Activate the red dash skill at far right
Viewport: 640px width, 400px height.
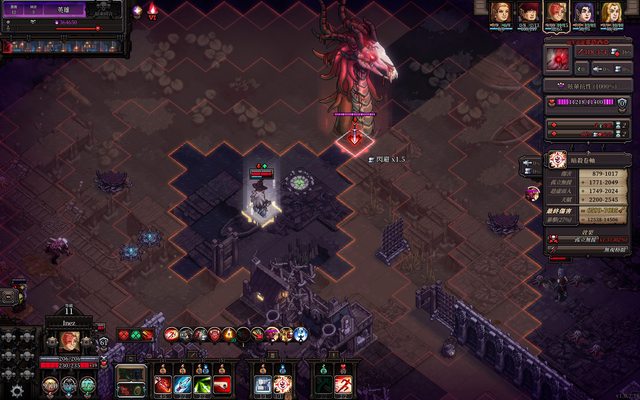[343, 384]
